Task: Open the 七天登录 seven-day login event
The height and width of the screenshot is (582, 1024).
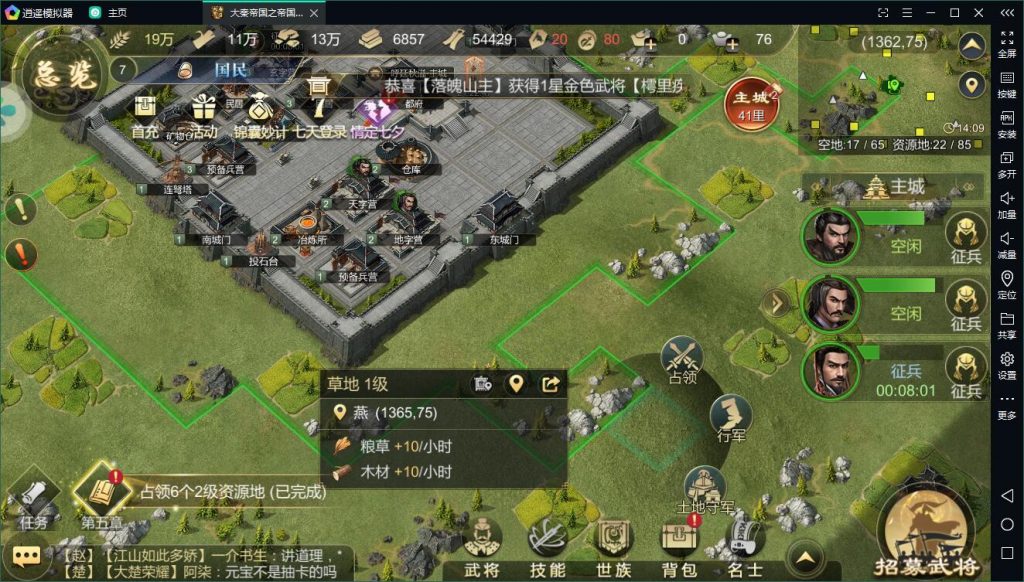Action: pyautogui.click(x=320, y=110)
